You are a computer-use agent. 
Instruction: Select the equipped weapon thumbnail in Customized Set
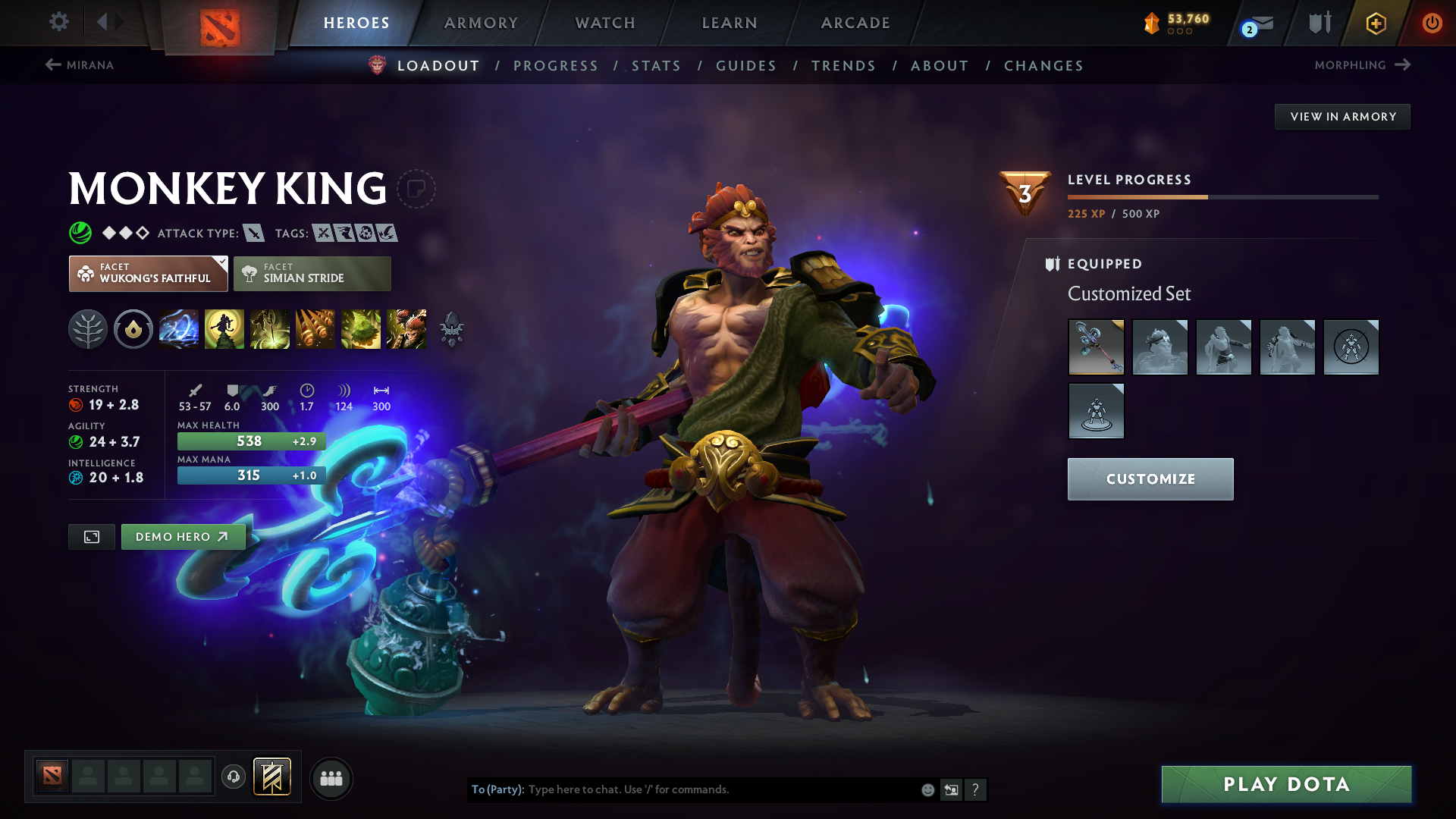point(1097,347)
